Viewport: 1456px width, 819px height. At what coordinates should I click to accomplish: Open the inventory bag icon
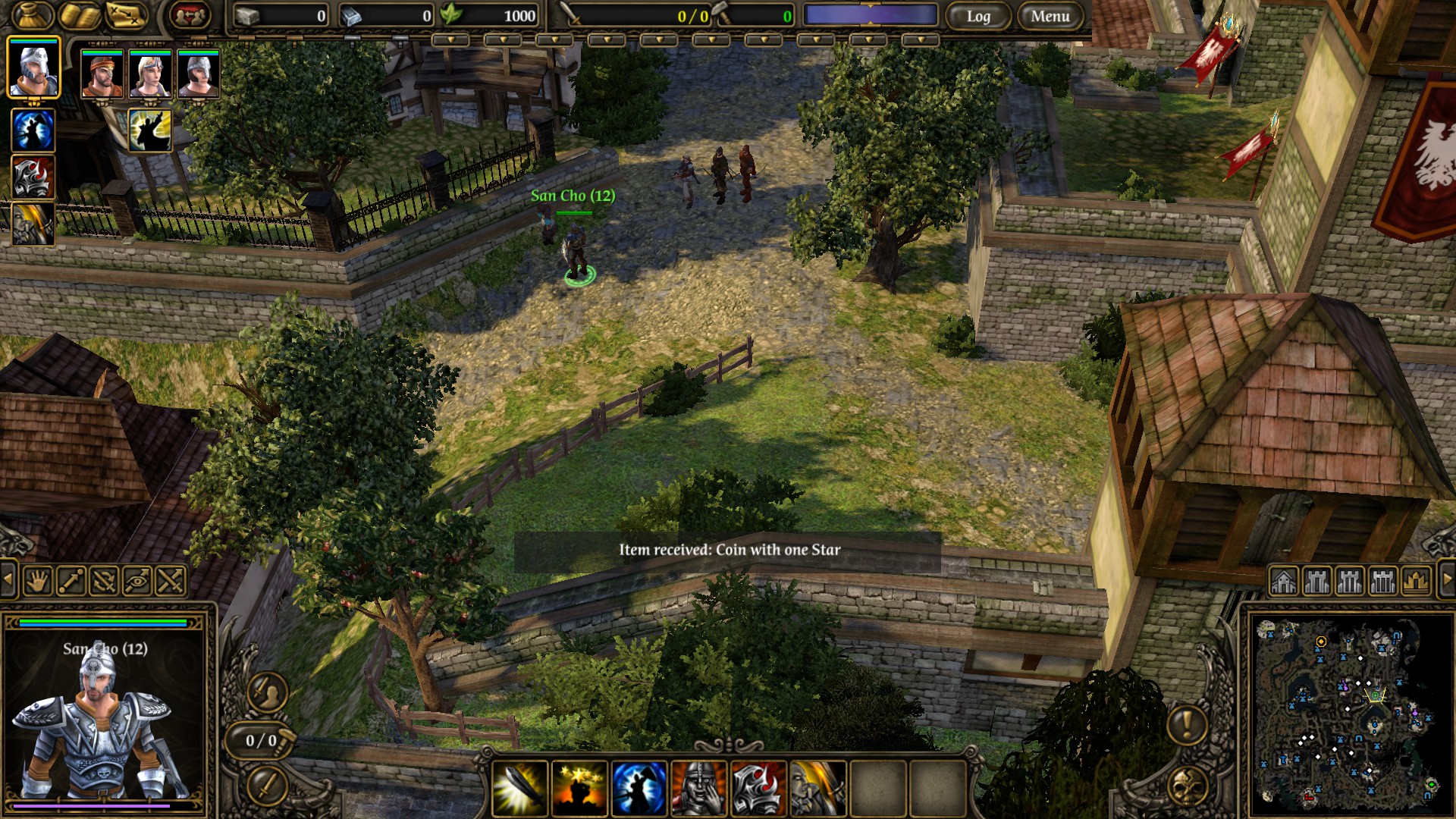[x=32, y=15]
